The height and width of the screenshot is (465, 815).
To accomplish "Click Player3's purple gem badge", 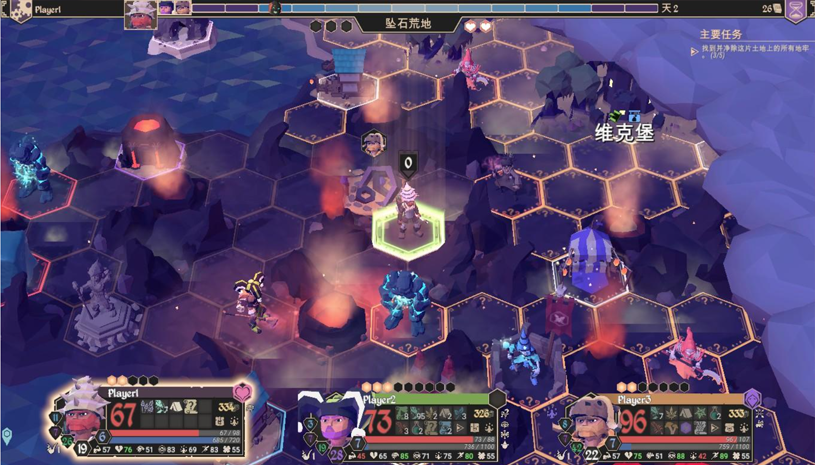I will [752, 399].
